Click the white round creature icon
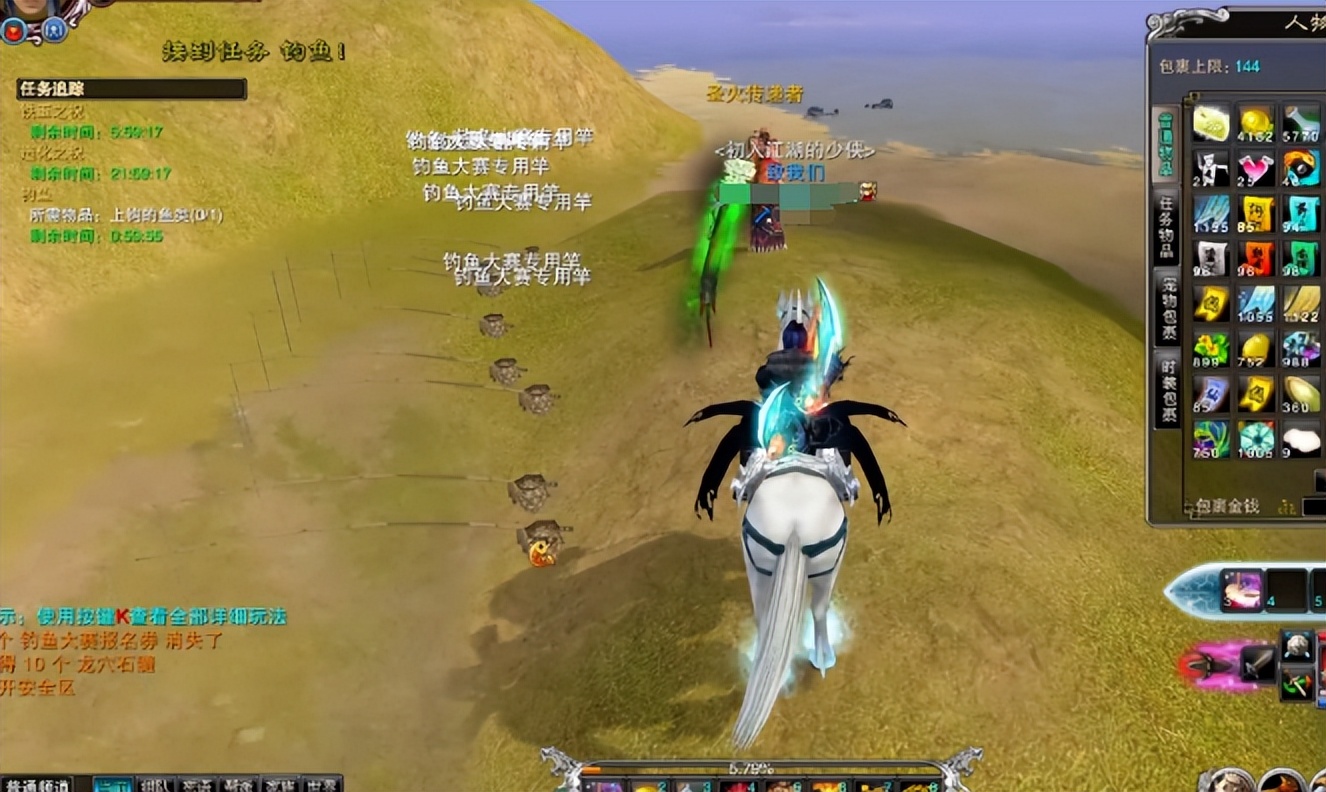The image size is (1326, 792). pos(1297,645)
